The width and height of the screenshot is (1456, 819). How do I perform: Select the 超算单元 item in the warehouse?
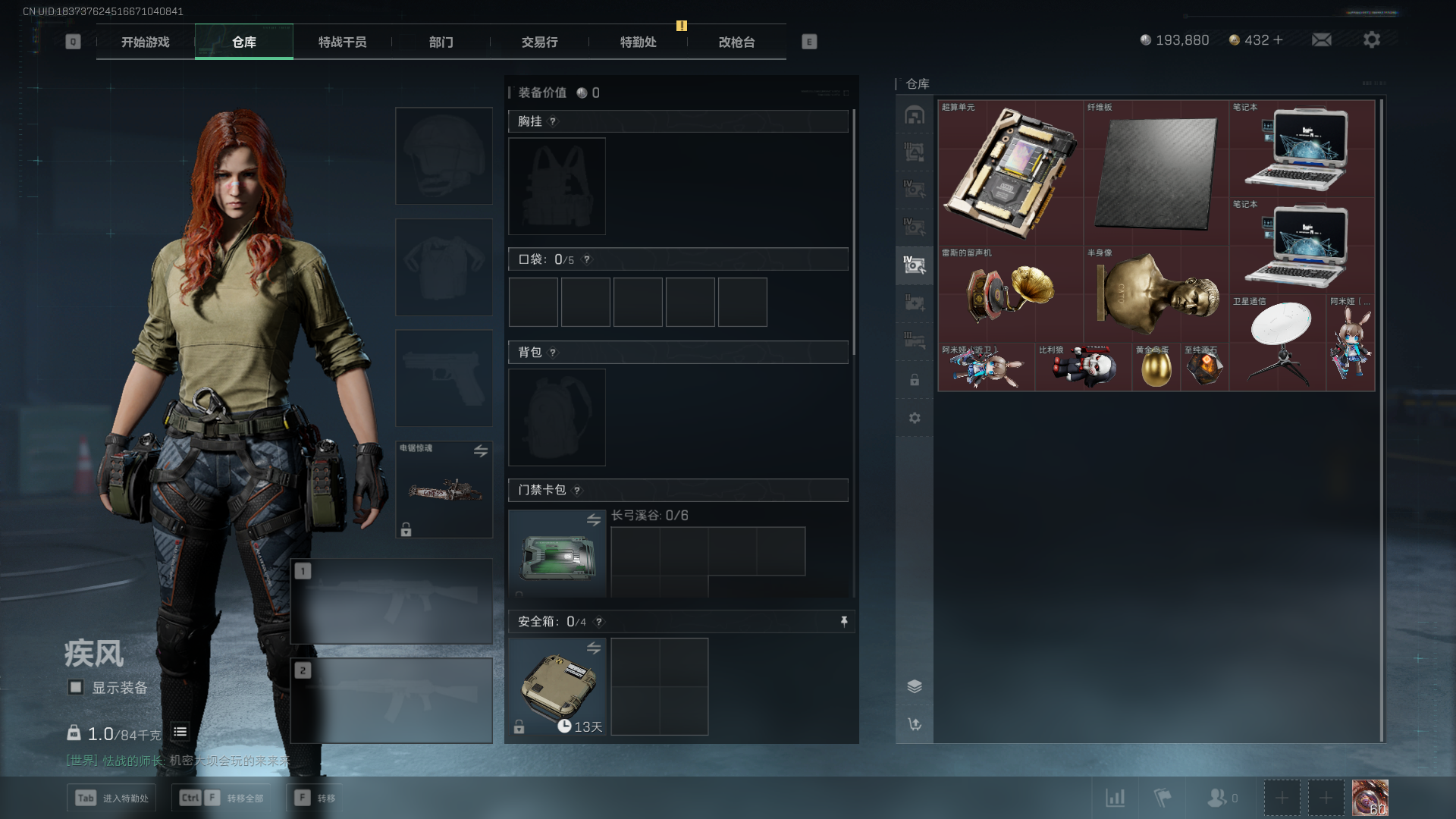[x=1010, y=171]
